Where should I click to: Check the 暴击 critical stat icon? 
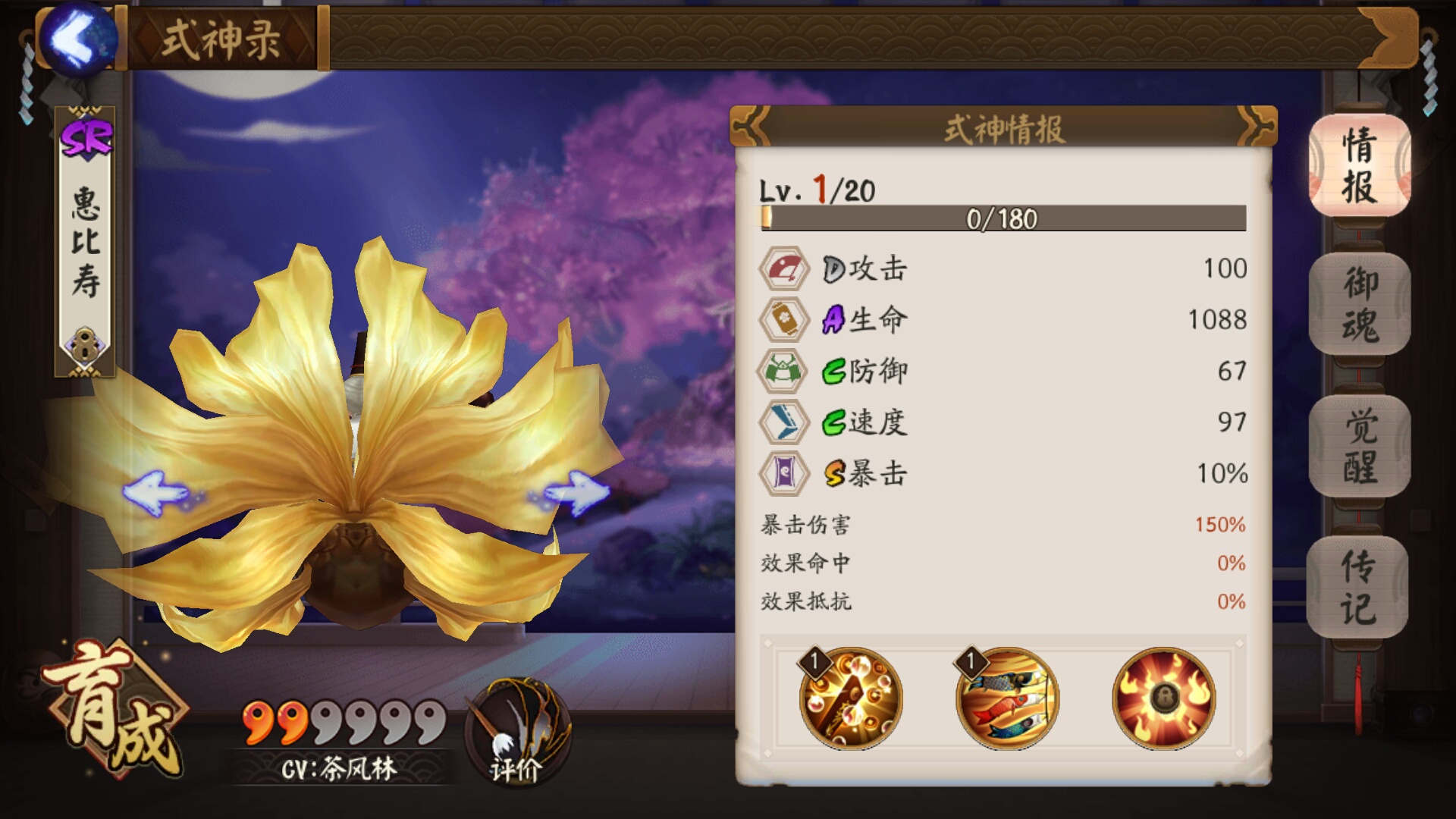click(x=783, y=473)
